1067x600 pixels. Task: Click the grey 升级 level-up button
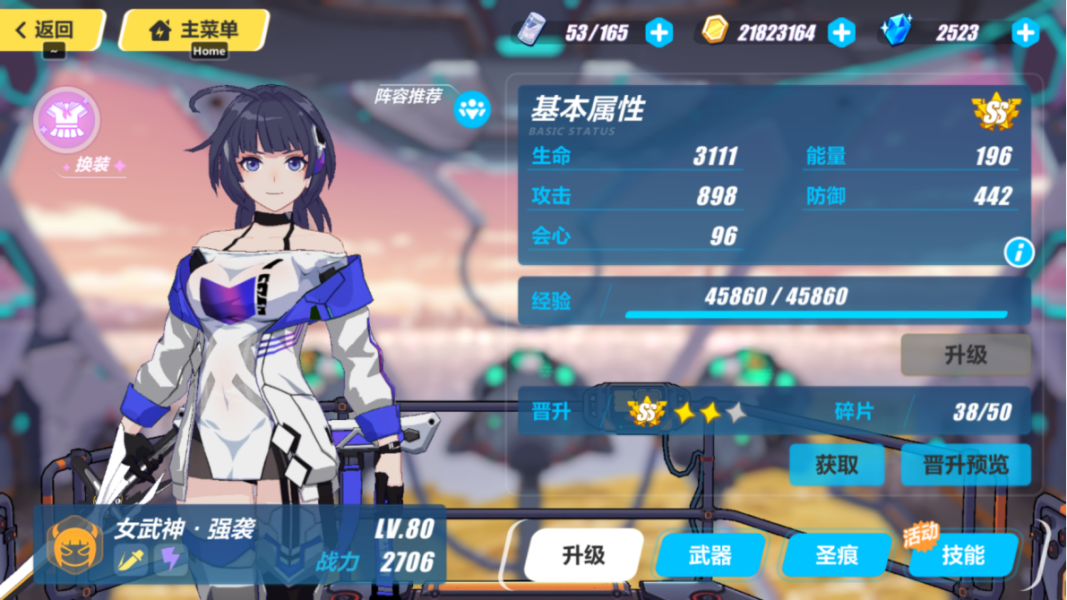point(965,354)
